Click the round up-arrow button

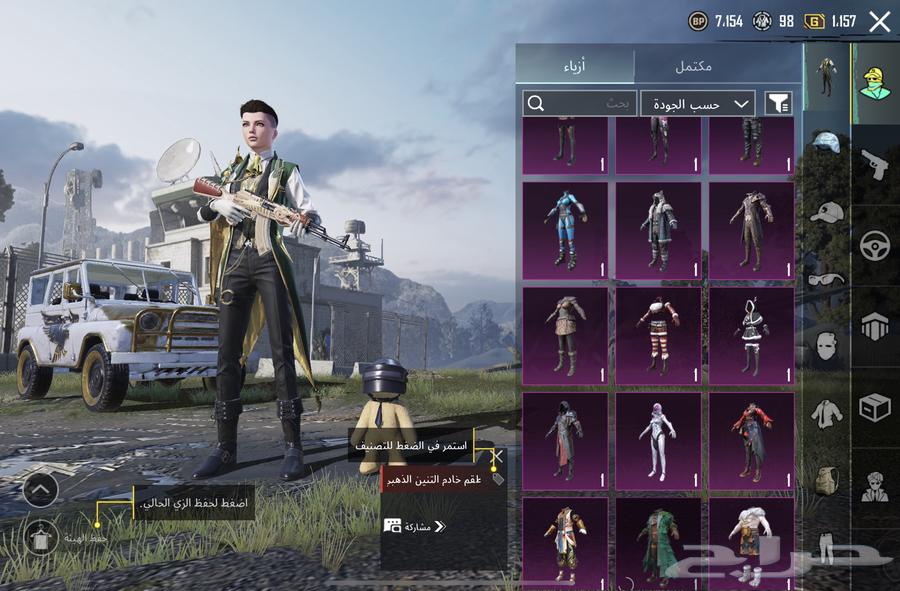click(40, 489)
